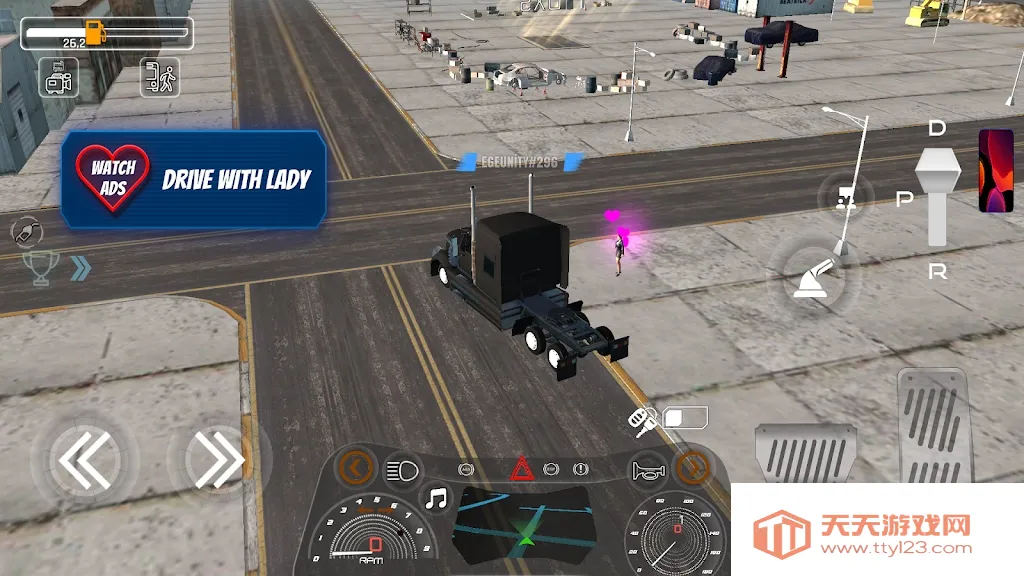Viewport: 1024px width, 576px height.
Task: Tap the Watch Ads heart button
Action: click(x=113, y=178)
